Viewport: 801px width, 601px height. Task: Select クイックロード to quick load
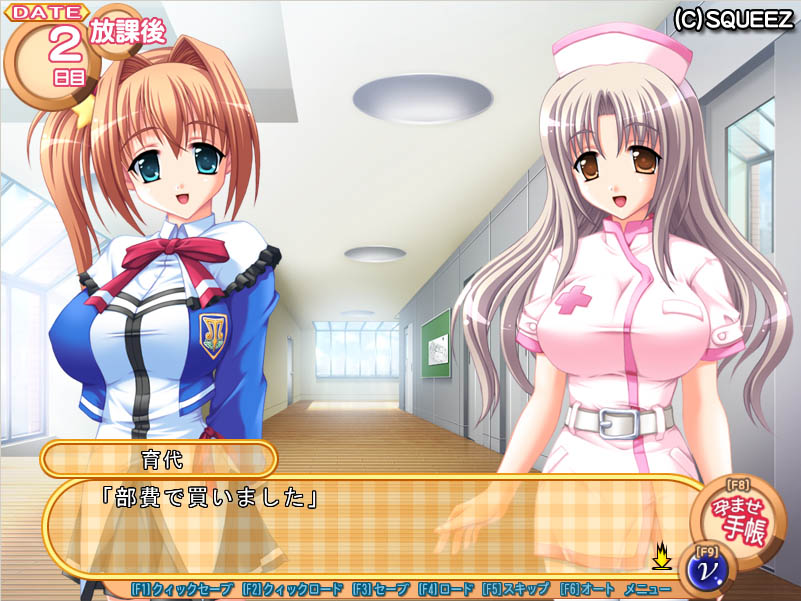coord(292,590)
